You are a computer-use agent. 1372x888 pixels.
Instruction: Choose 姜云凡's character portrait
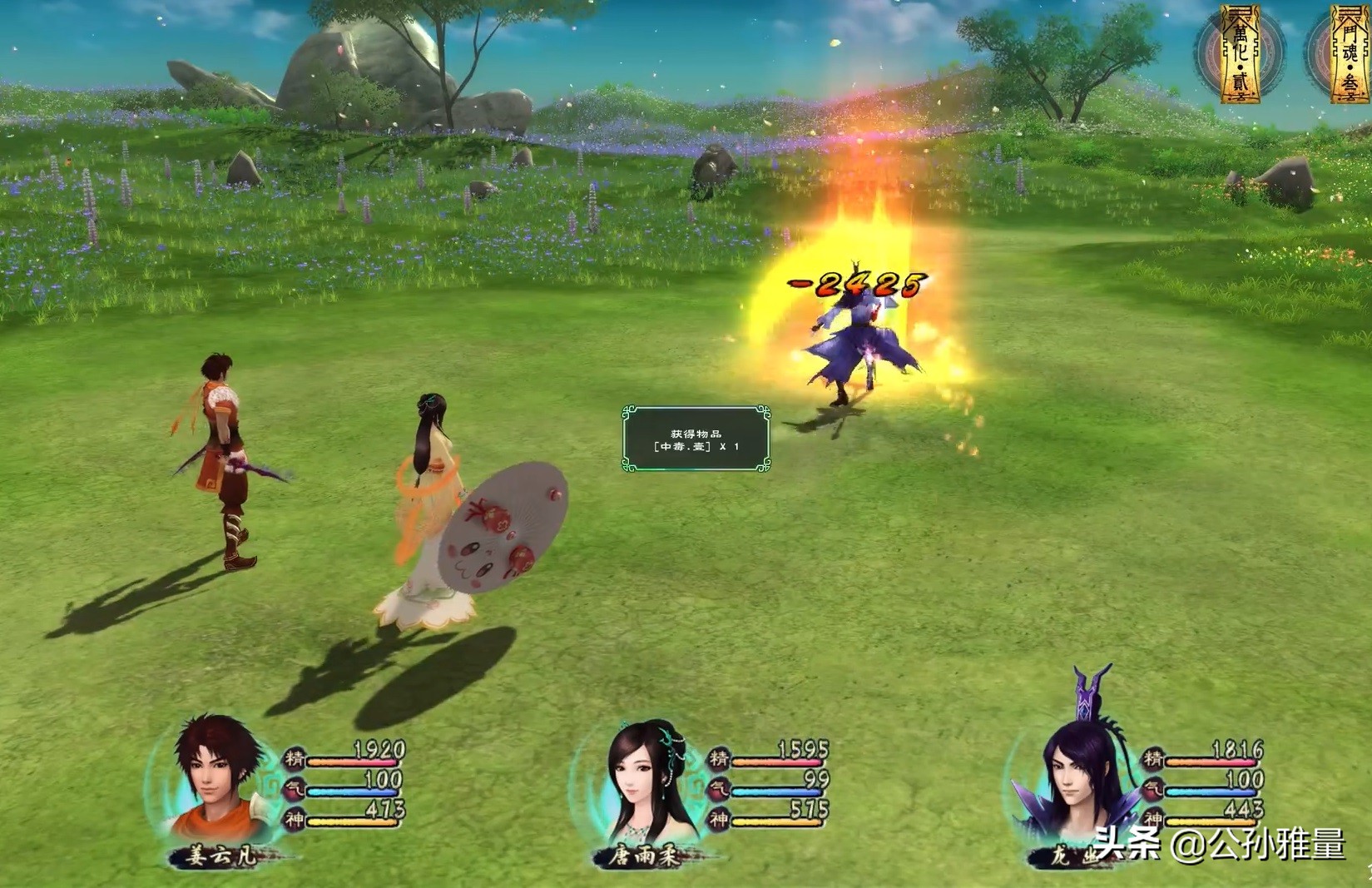coord(213,781)
